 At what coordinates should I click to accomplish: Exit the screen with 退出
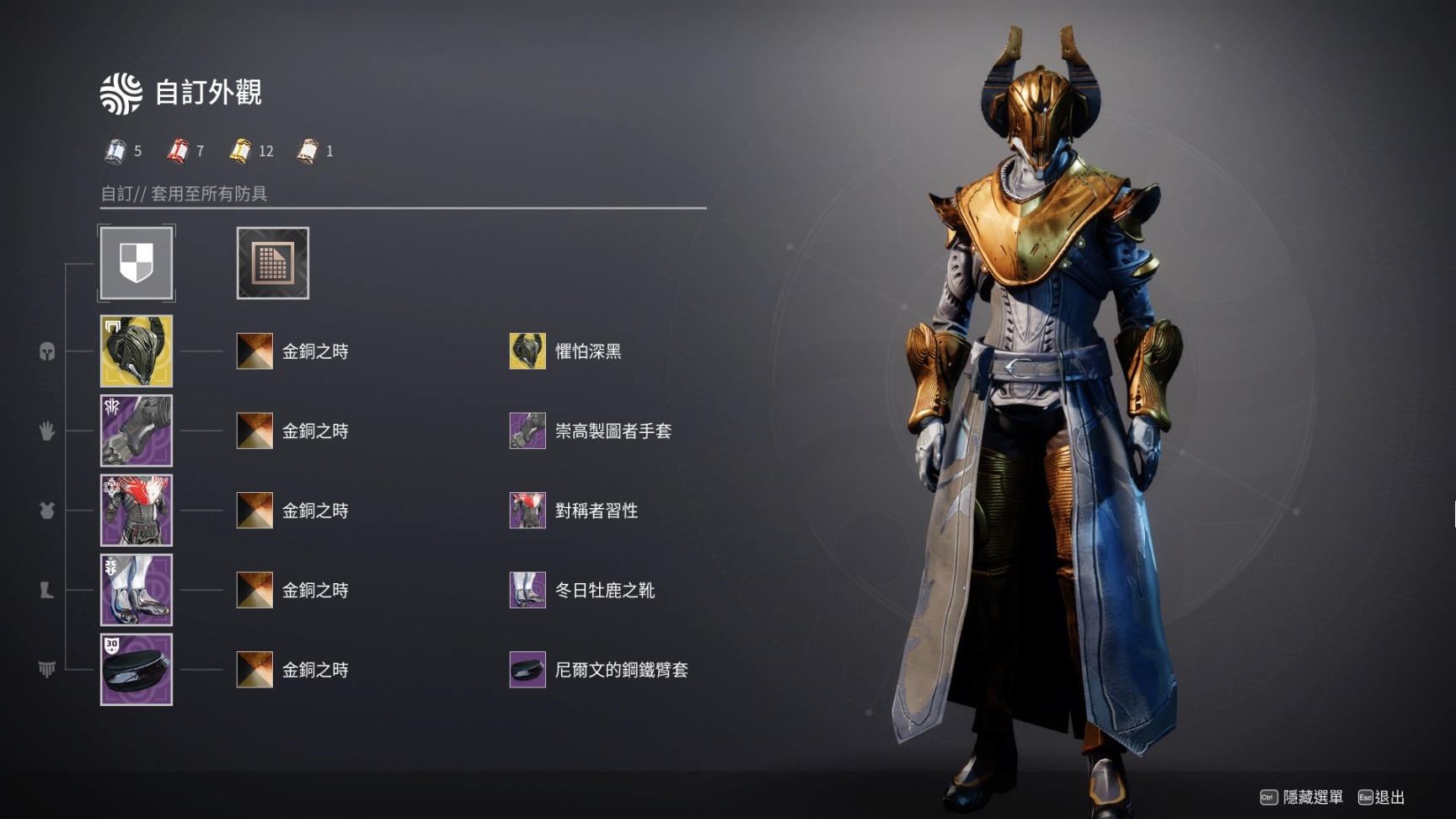point(1382,797)
